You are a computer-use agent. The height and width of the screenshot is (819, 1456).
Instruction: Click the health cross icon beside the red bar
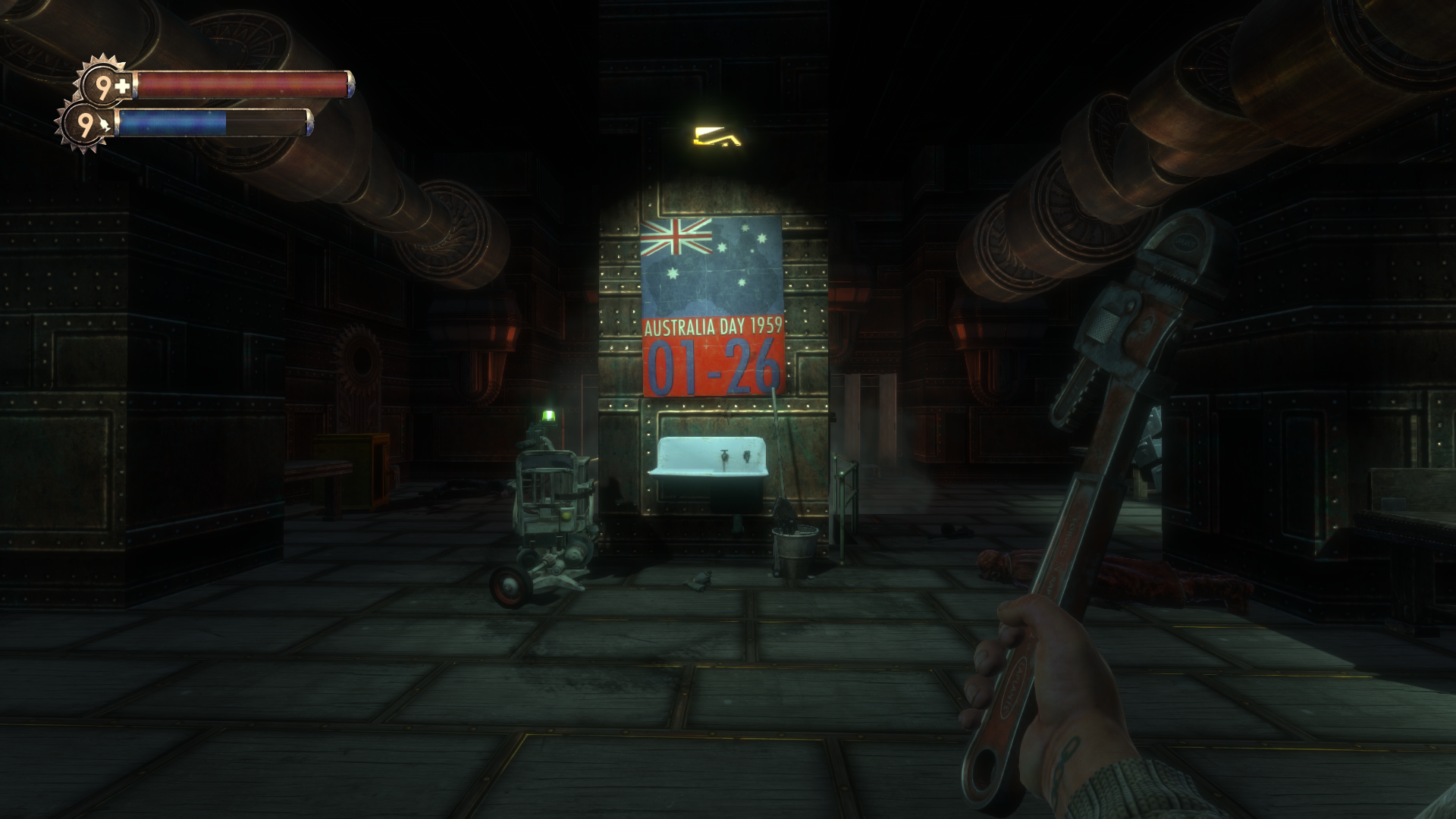(122, 84)
